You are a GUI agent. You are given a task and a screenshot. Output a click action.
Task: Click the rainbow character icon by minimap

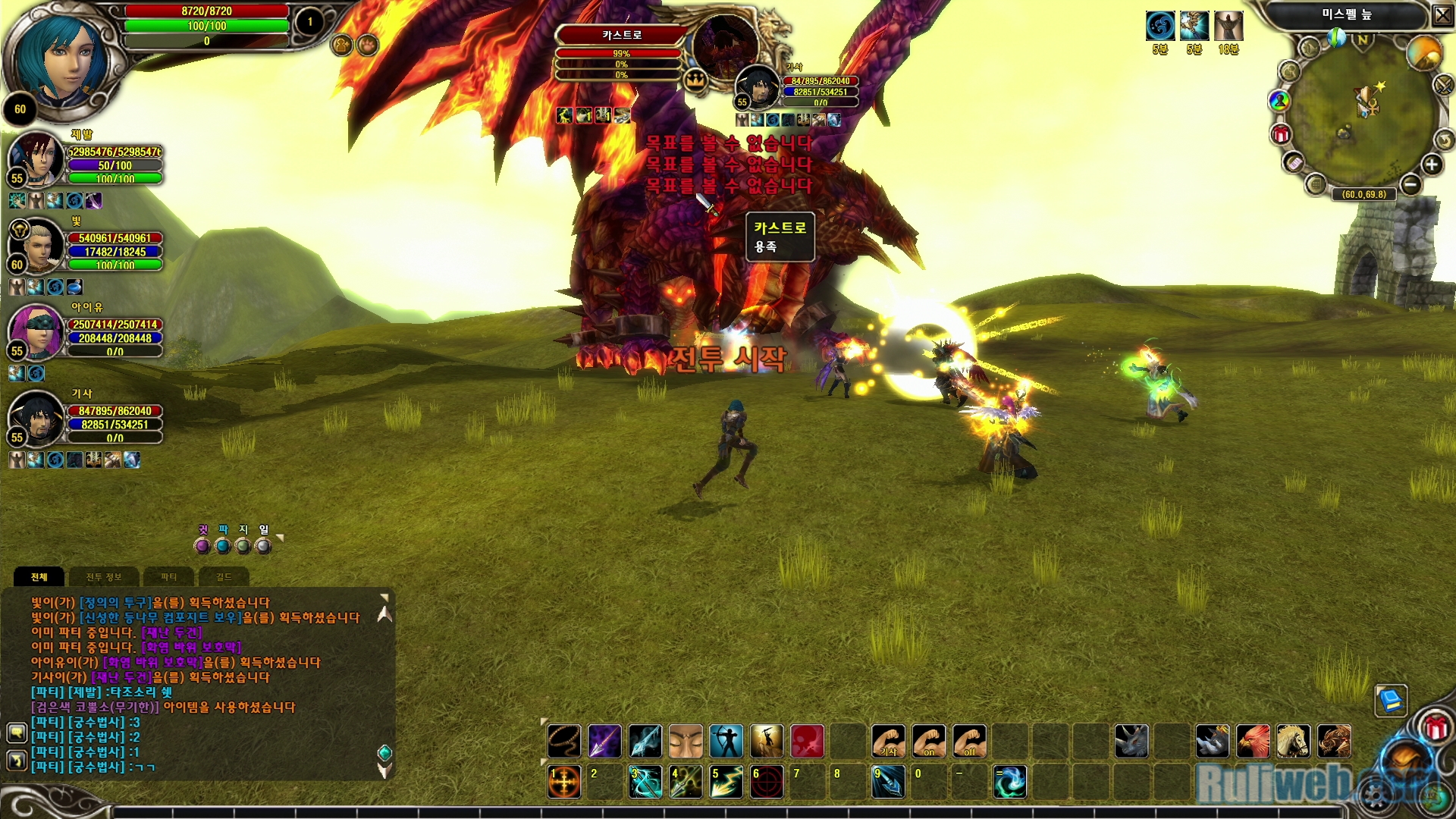[x=1279, y=100]
